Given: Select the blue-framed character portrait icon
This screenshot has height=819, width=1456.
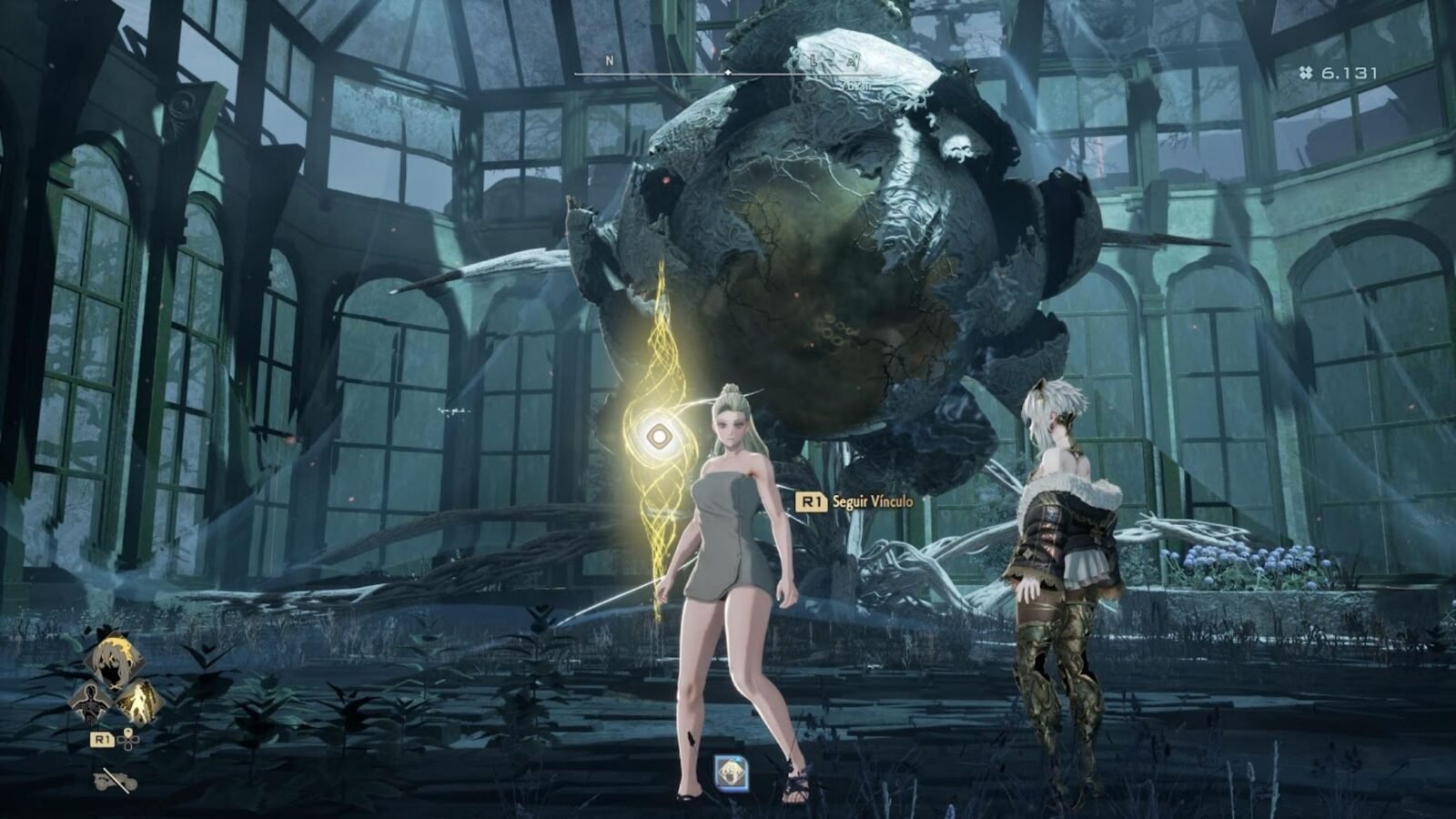Looking at the screenshot, I should click(731, 773).
